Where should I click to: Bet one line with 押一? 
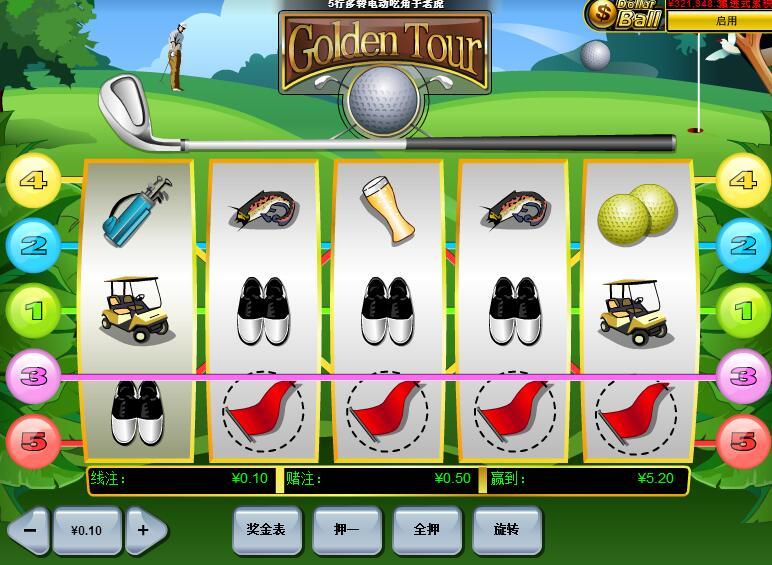click(x=346, y=530)
